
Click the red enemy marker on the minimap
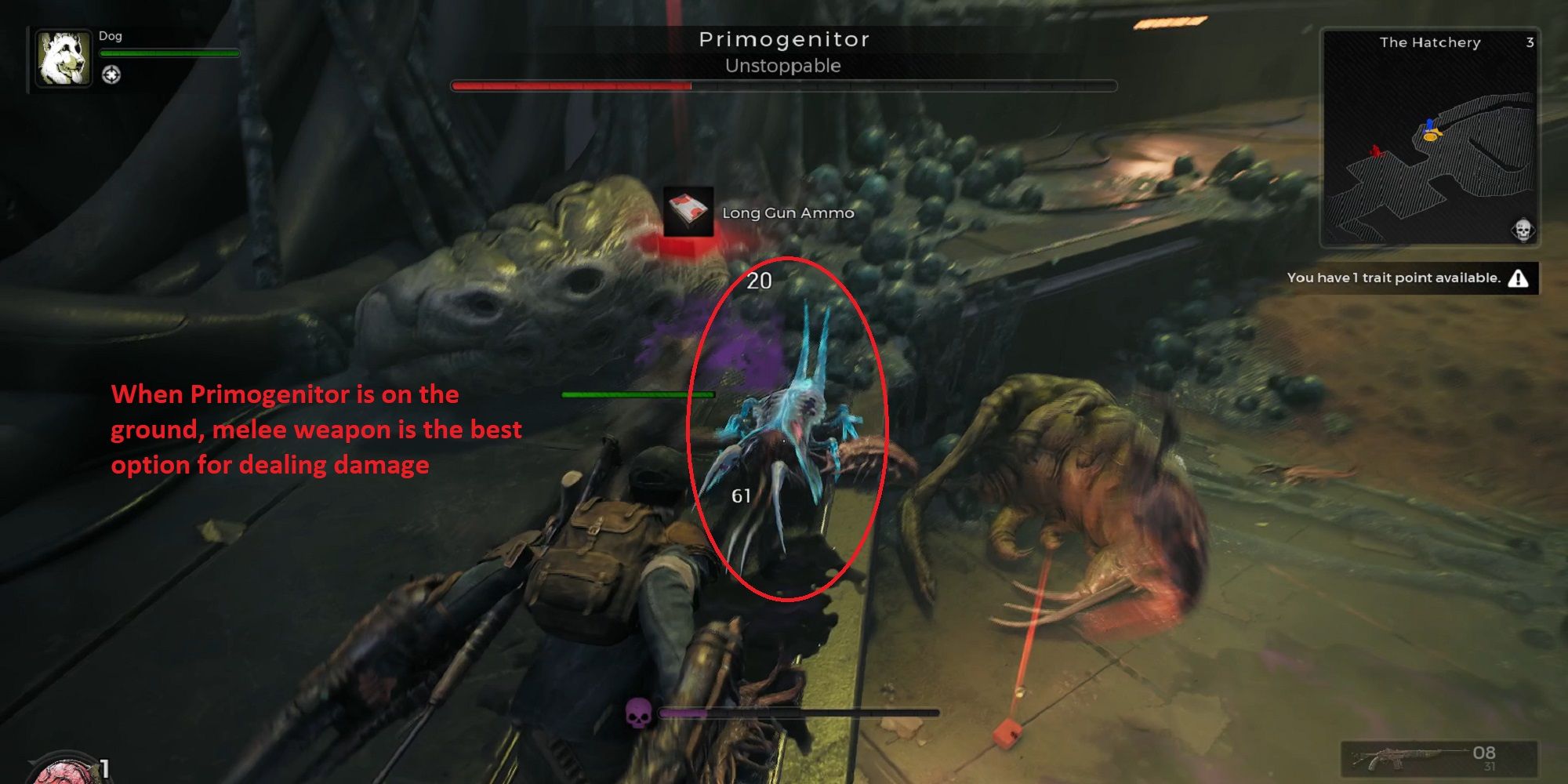(x=1376, y=151)
